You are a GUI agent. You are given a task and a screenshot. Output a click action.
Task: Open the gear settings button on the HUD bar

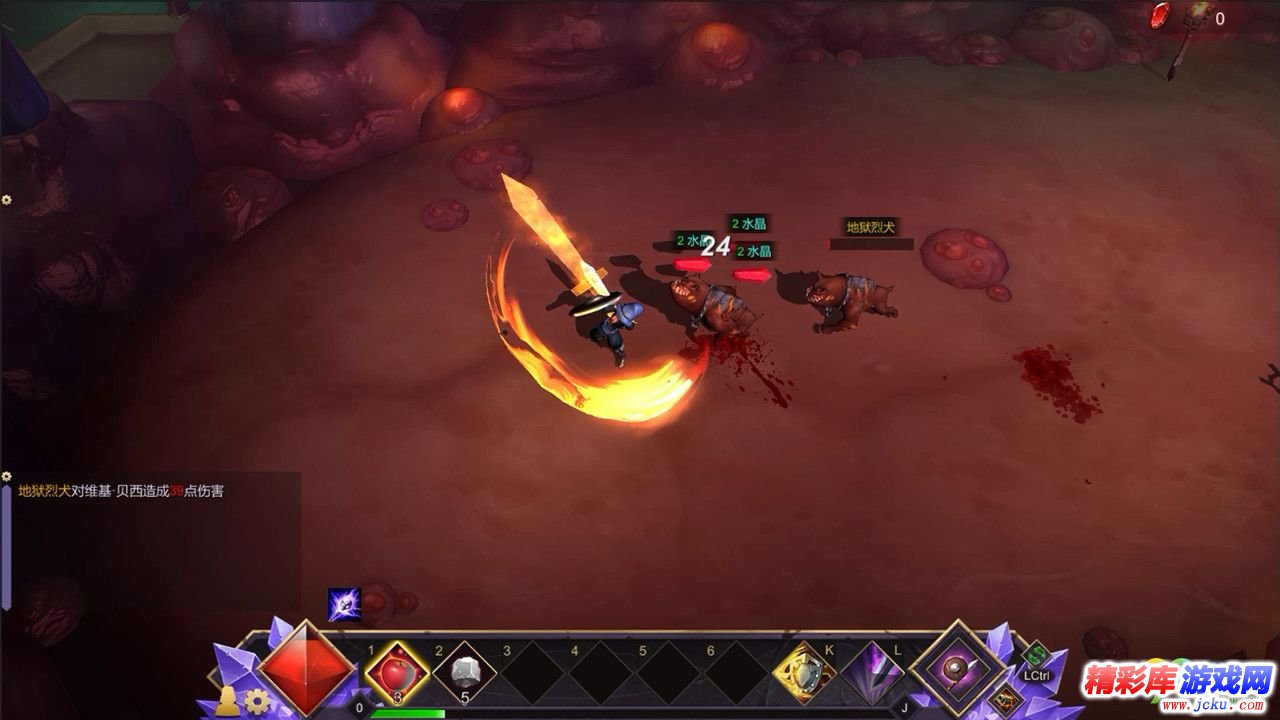[258, 700]
